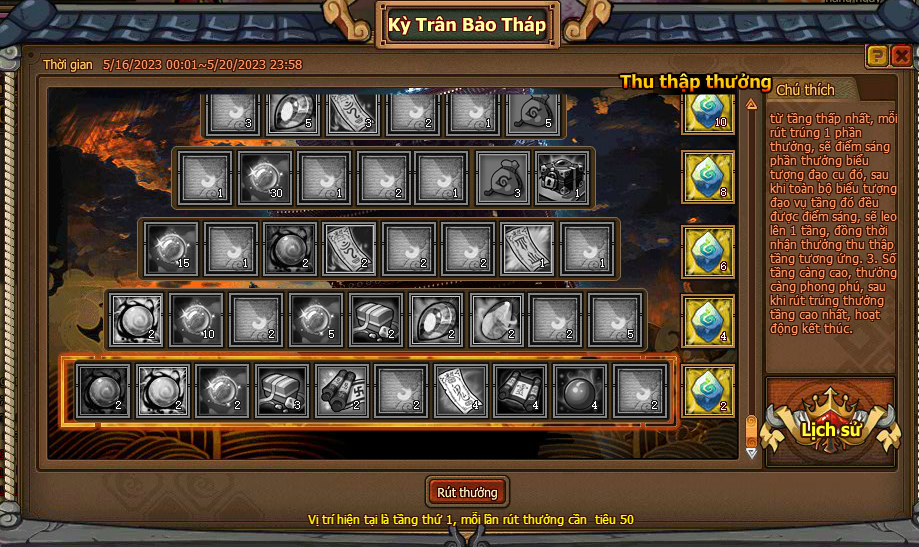The image size is (919, 547).
Task: Close the Kỳ Trân Bảo Tháp window
Action: coord(901,56)
